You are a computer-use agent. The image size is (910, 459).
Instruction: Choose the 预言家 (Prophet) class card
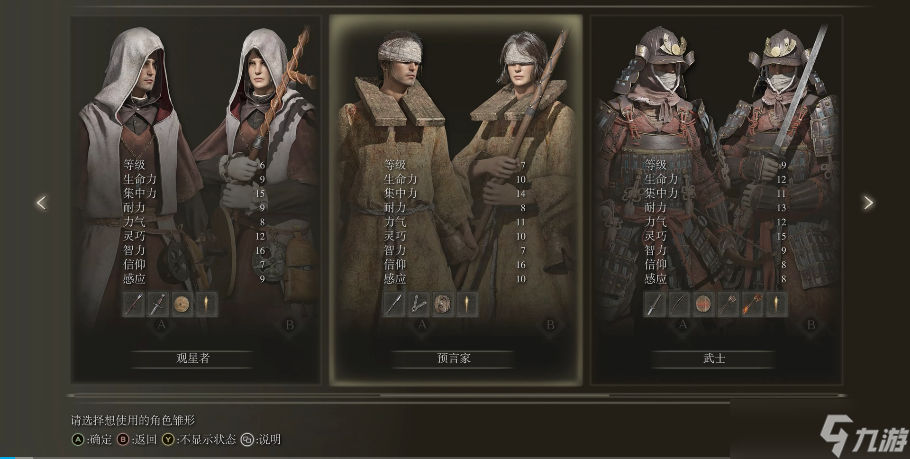[x=455, y=357]
